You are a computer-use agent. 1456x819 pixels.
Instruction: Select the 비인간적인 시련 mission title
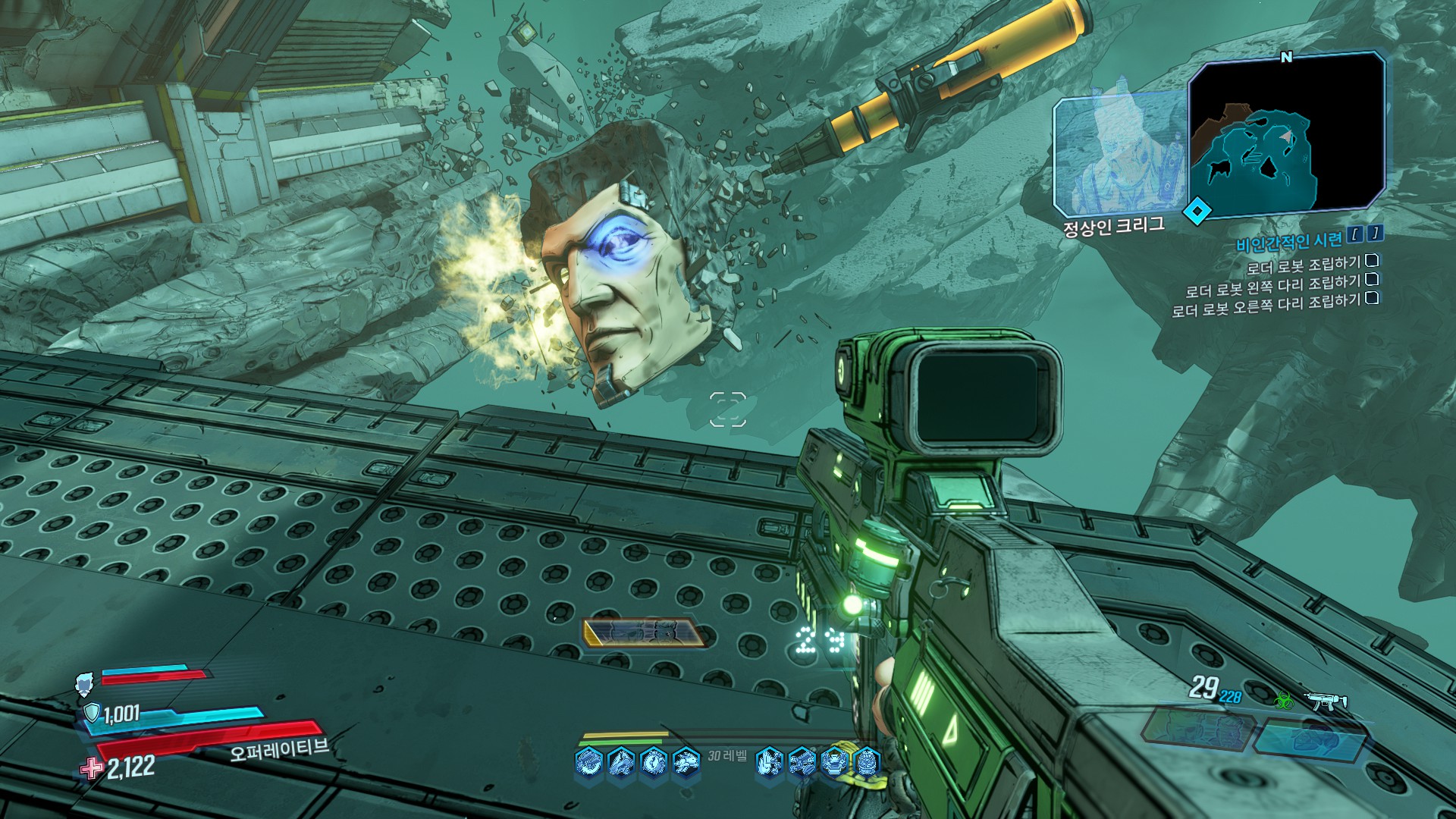pos(1289,242)
